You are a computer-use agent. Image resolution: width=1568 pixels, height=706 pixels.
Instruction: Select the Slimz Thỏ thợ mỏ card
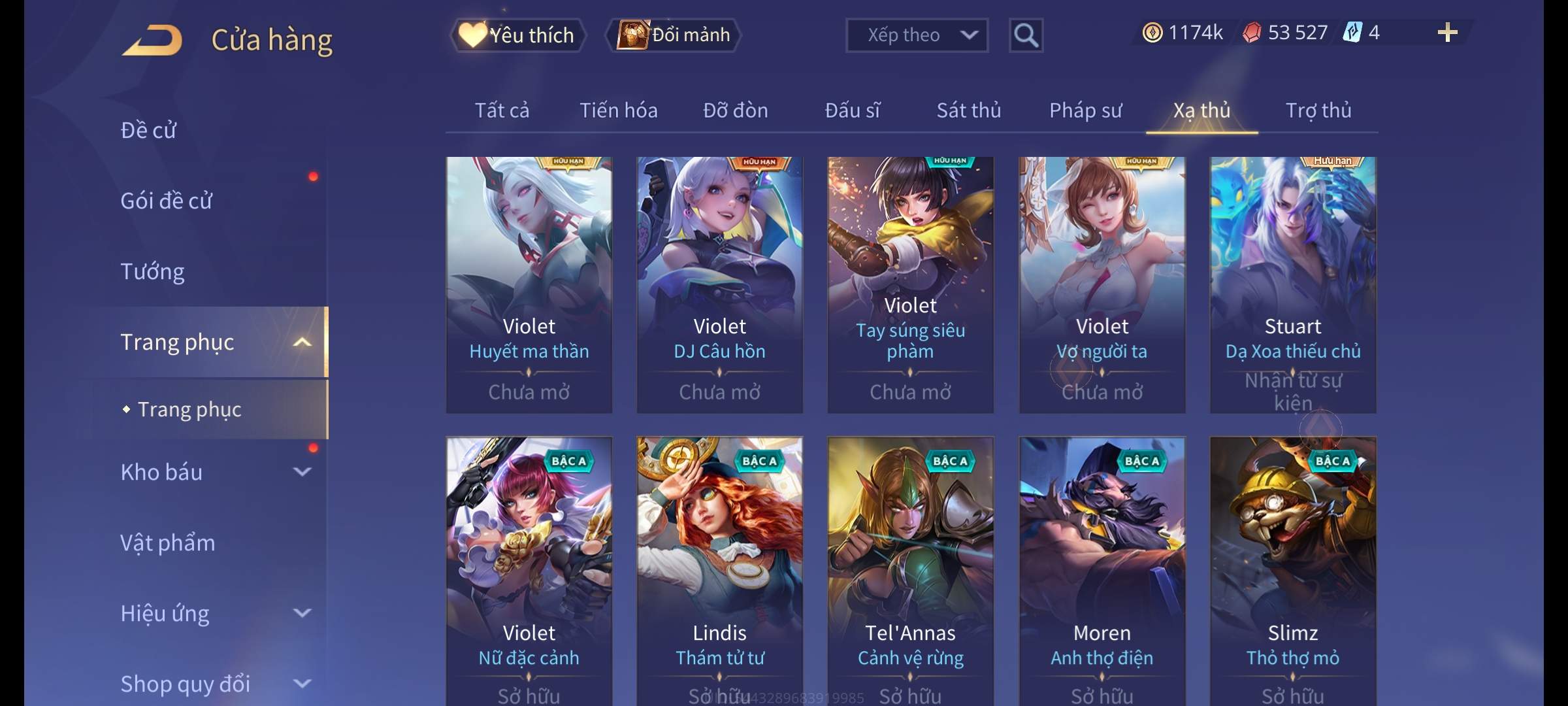coord(1292,569)
